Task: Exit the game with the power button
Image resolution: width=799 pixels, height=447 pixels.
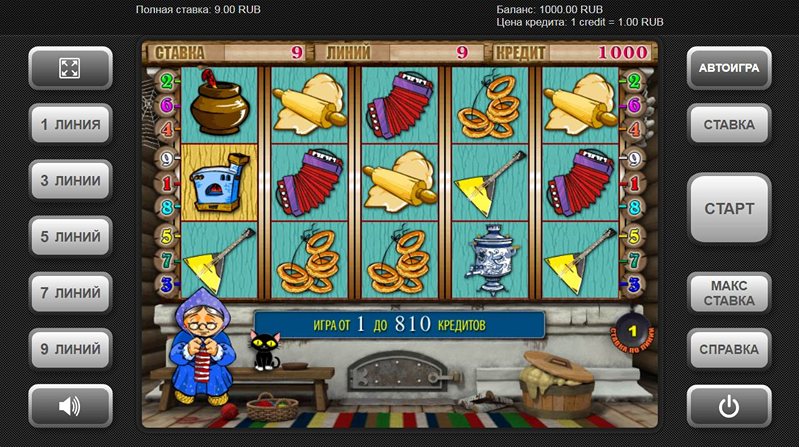Action: click(729, 406)
